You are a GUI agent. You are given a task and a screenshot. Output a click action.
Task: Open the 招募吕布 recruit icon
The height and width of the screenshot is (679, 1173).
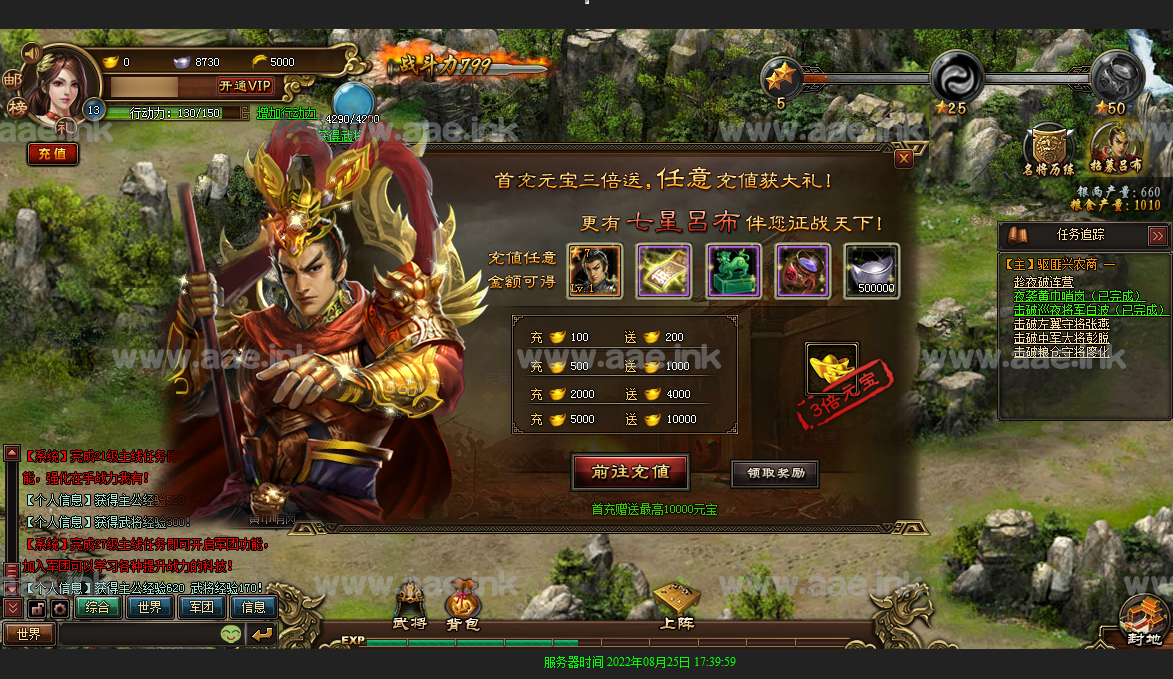(1116, 150)
